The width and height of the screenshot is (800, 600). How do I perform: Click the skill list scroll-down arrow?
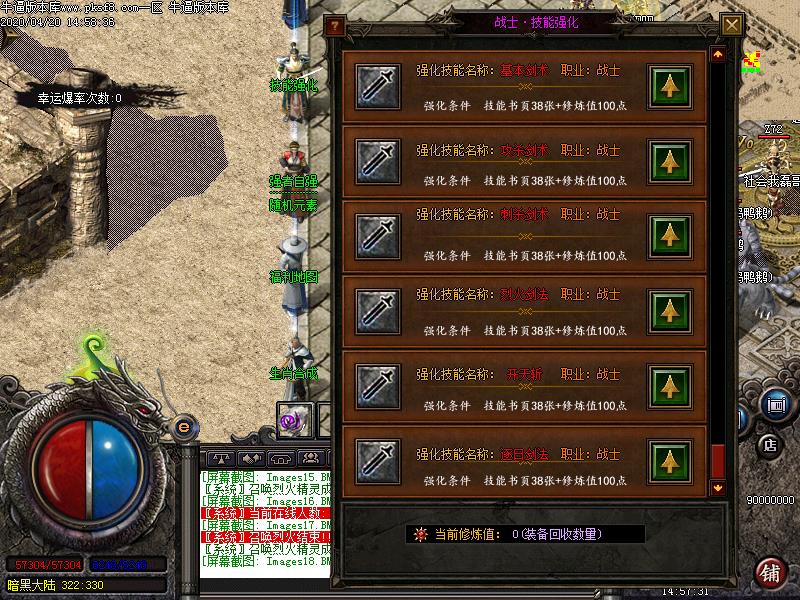[x=717, y=487]
